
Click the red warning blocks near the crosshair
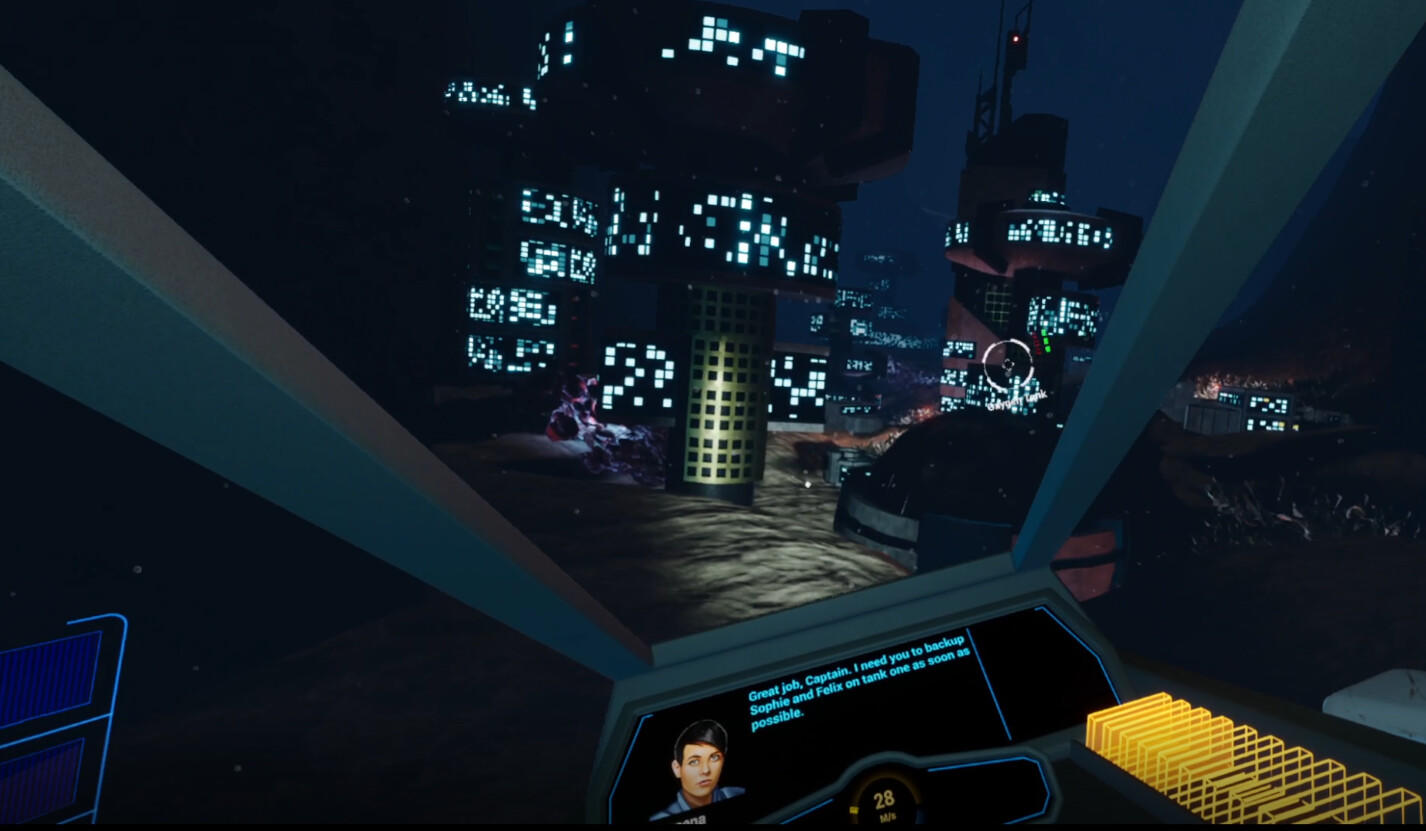1035,347
